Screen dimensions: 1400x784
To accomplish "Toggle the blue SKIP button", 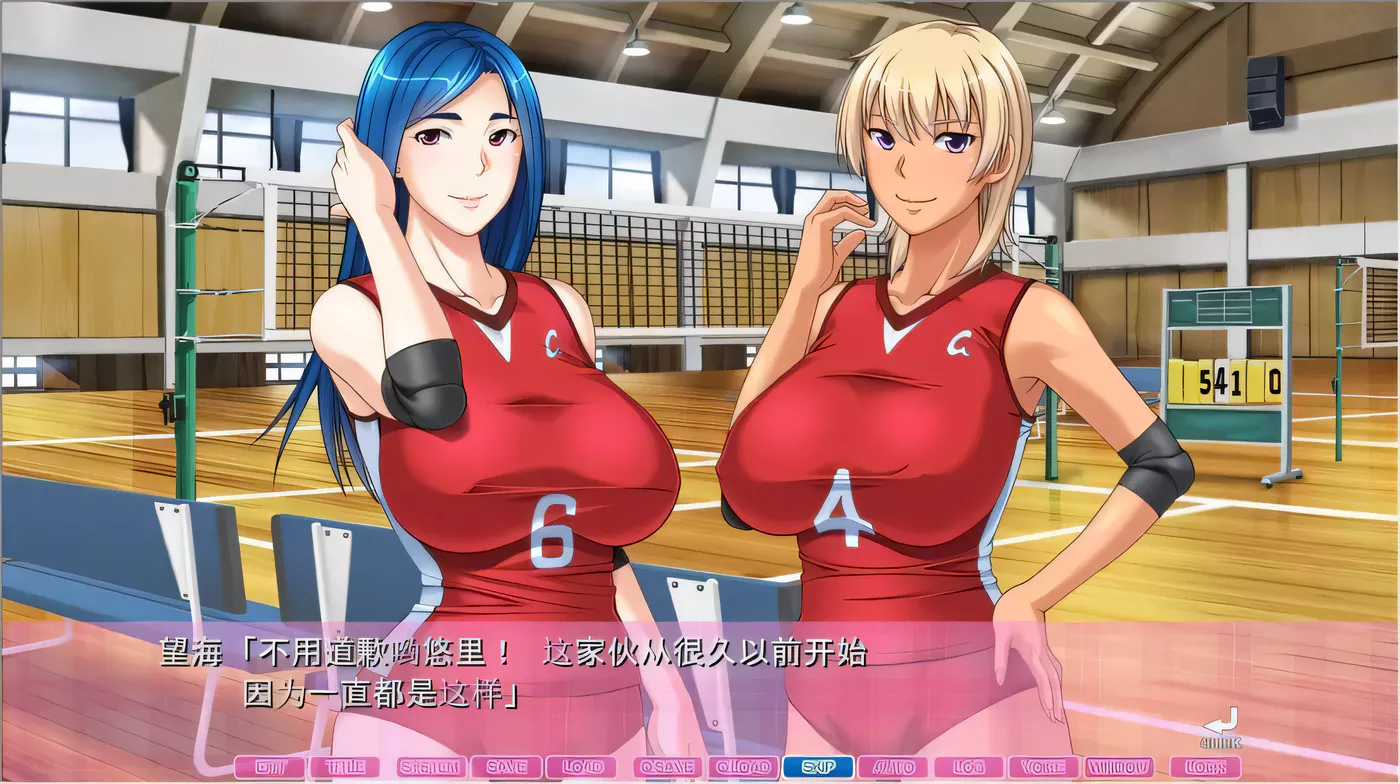I will tap(818, 768).
